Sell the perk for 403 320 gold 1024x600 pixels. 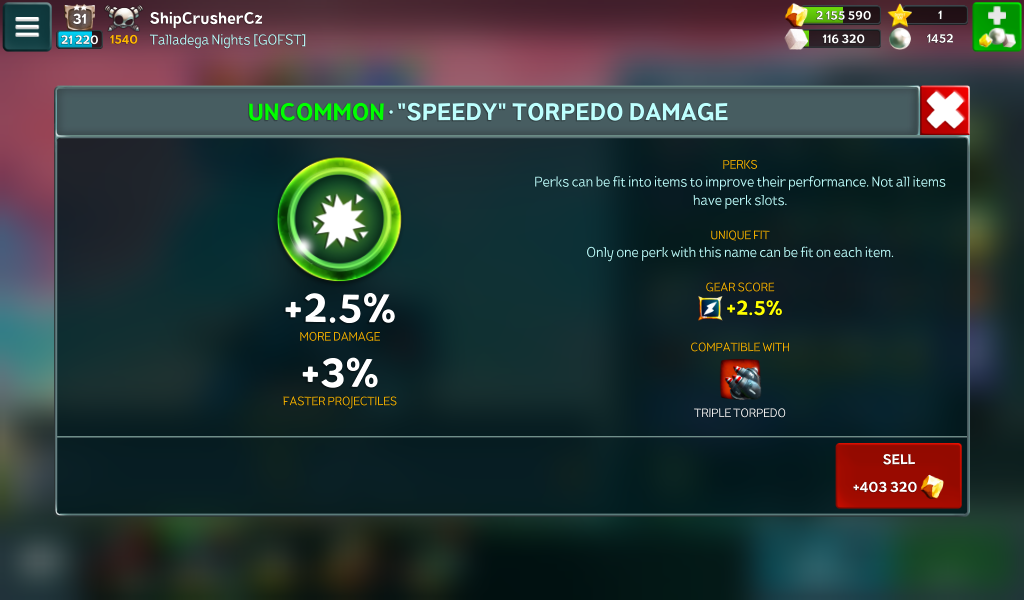coord(898,475)
